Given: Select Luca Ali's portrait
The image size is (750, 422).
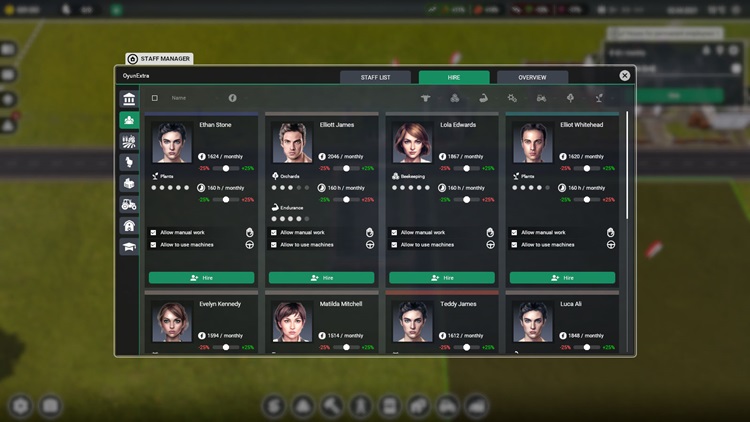Looking at the screenshot, I should pos(533,322).
